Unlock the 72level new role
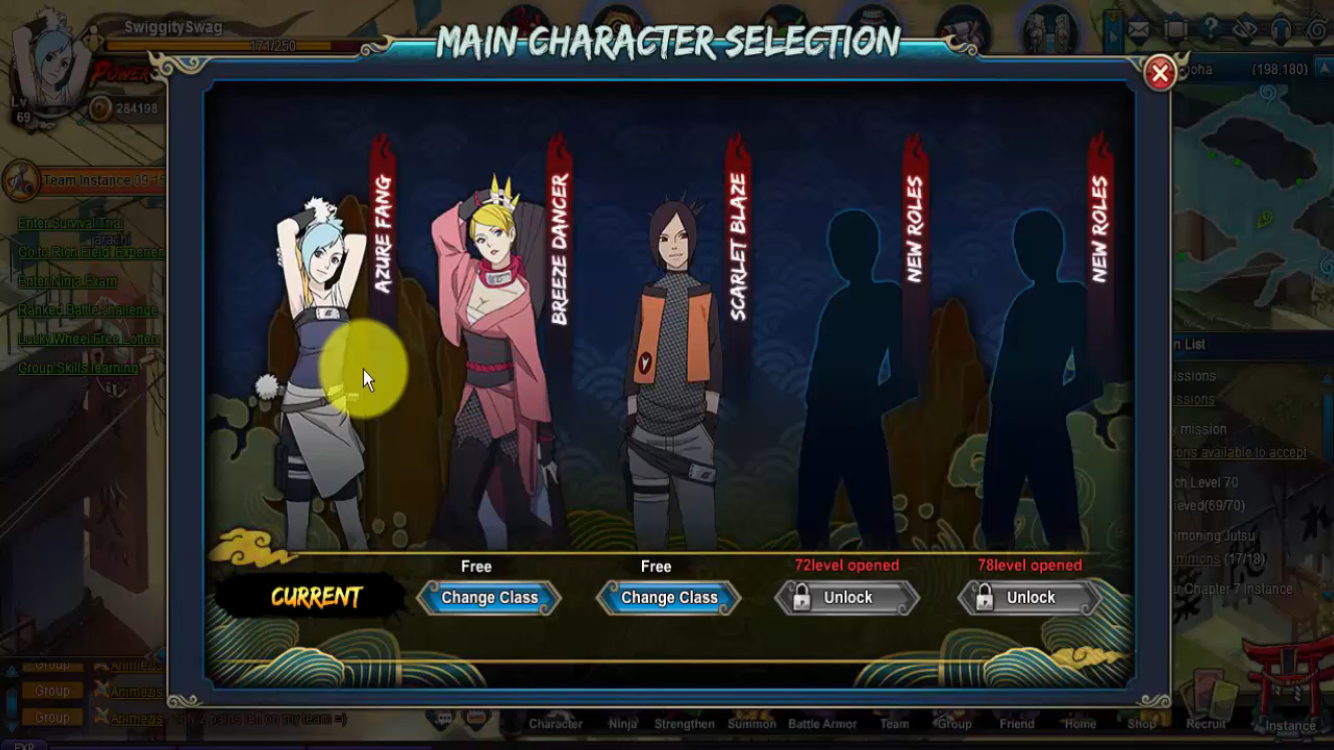 pos(847,598)
